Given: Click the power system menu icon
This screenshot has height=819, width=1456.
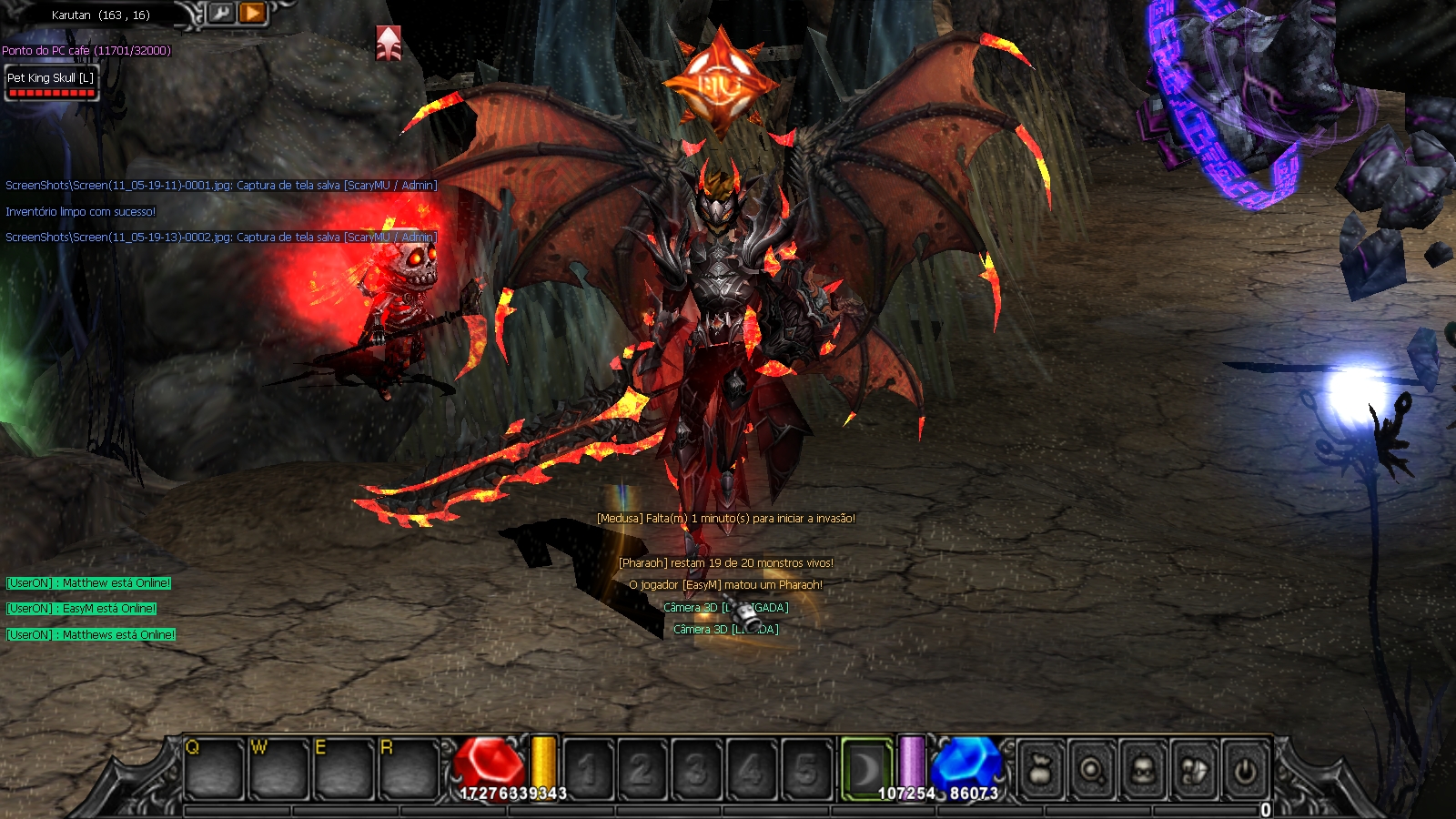Looking at the screenshot, I should click(x=1245, y=771).
